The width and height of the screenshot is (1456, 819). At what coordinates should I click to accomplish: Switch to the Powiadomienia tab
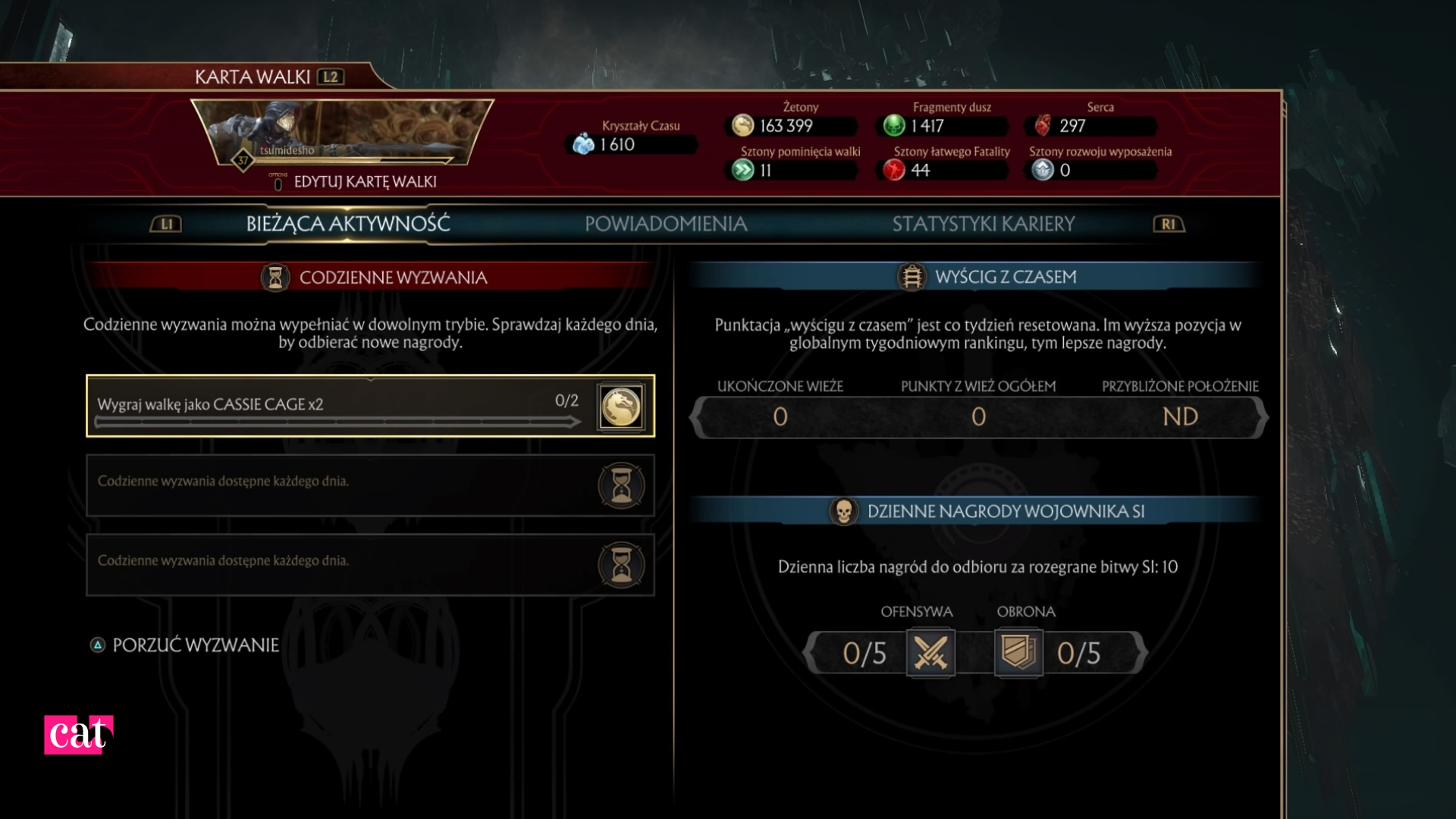pyautogui.click(x=665, y=224)
